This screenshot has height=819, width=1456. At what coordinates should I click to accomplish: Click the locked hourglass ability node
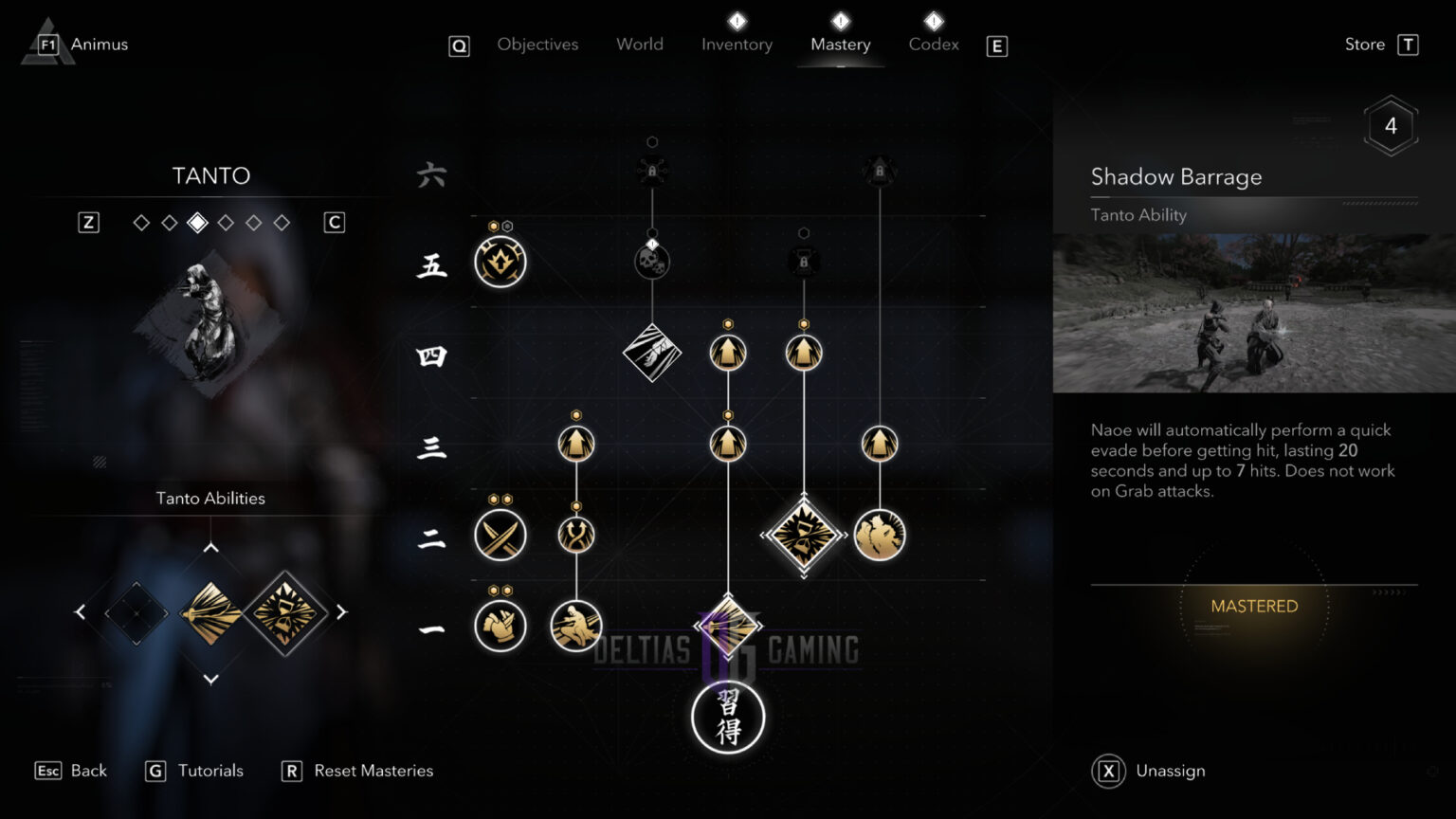pos(804,261)
